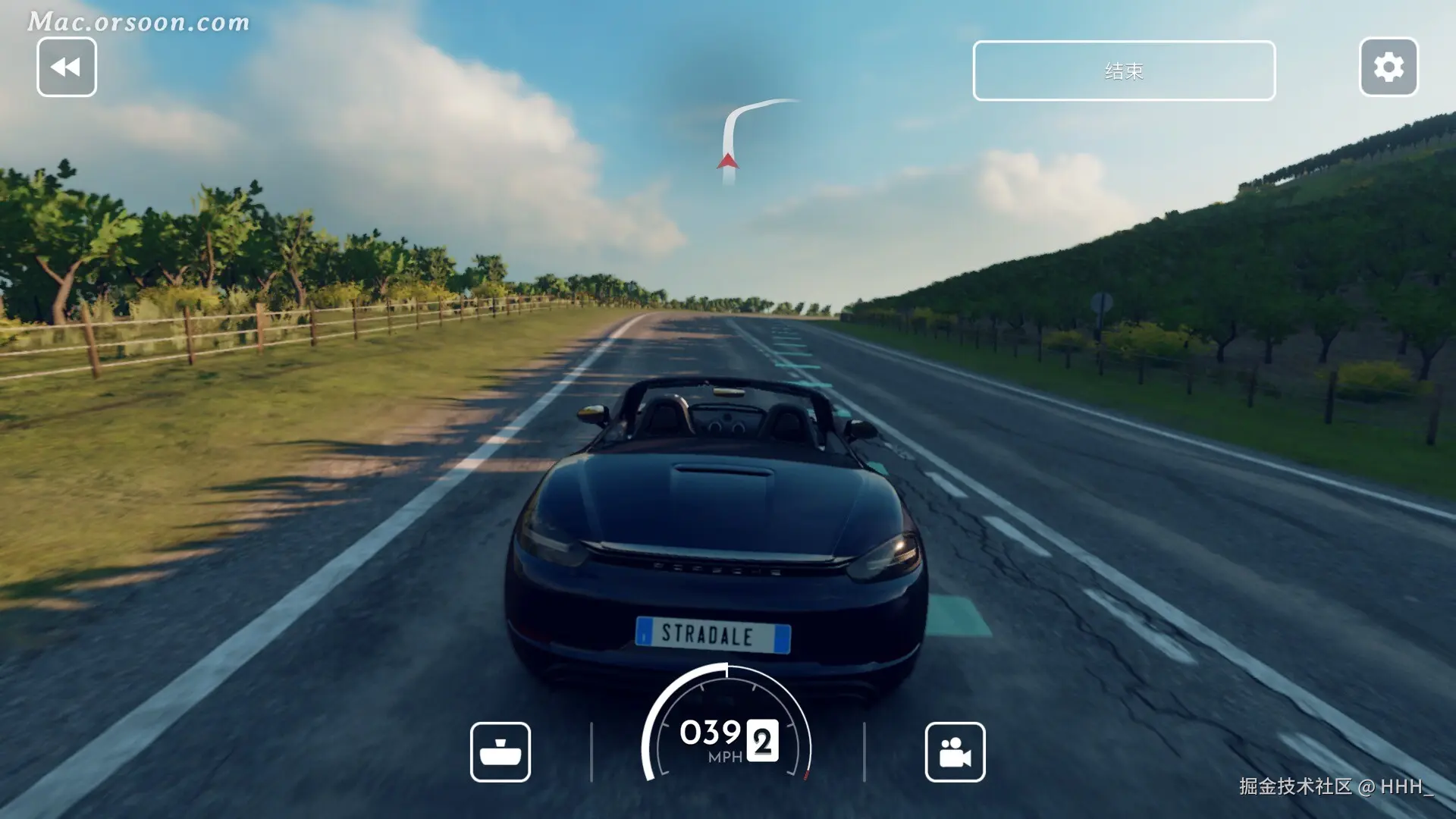Click the car view button left of speedometer
Viewport: 1456px width, 819px height.
pyautogui.click(x=500, y=752)
